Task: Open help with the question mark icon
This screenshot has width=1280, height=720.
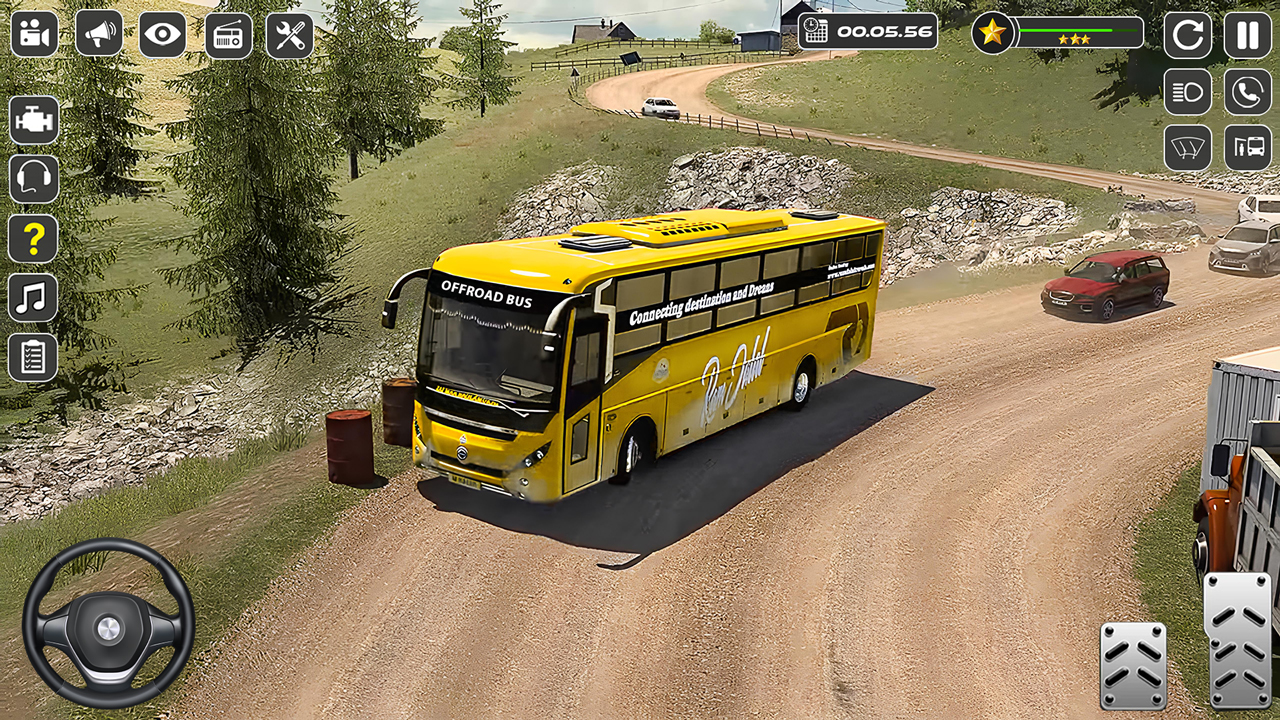Action: tap(33, 237)
